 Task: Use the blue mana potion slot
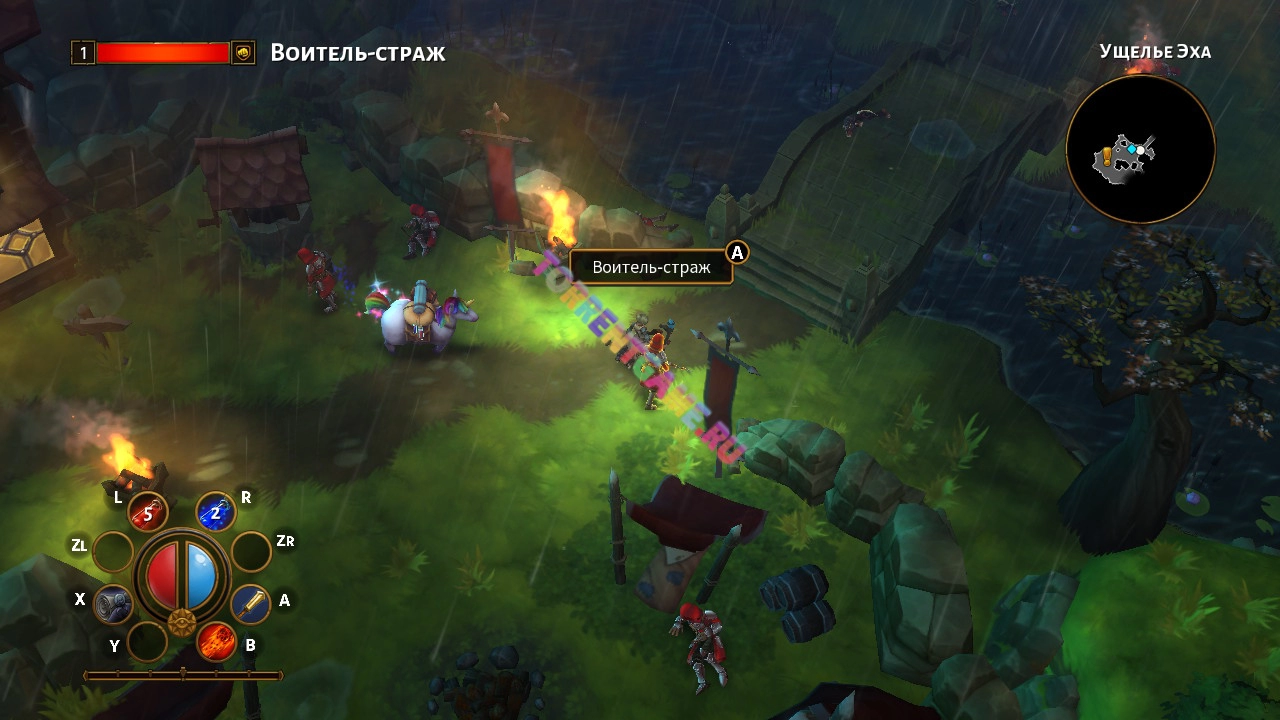(215, 512)
